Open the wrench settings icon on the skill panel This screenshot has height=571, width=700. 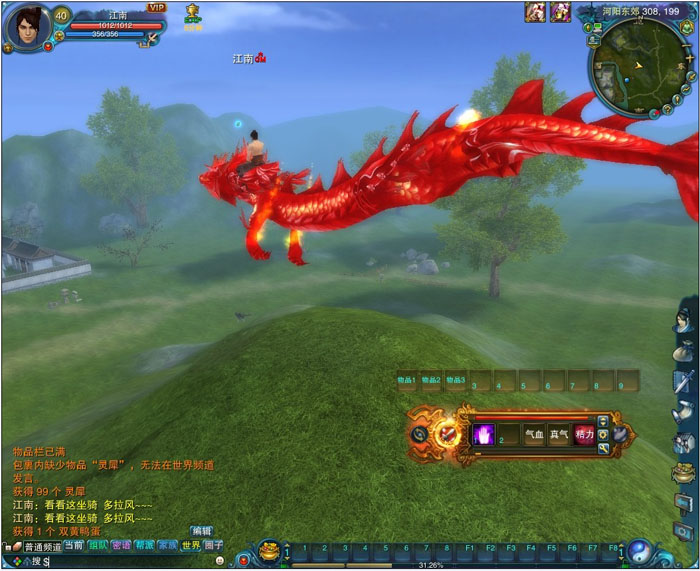tap(603, 448)
